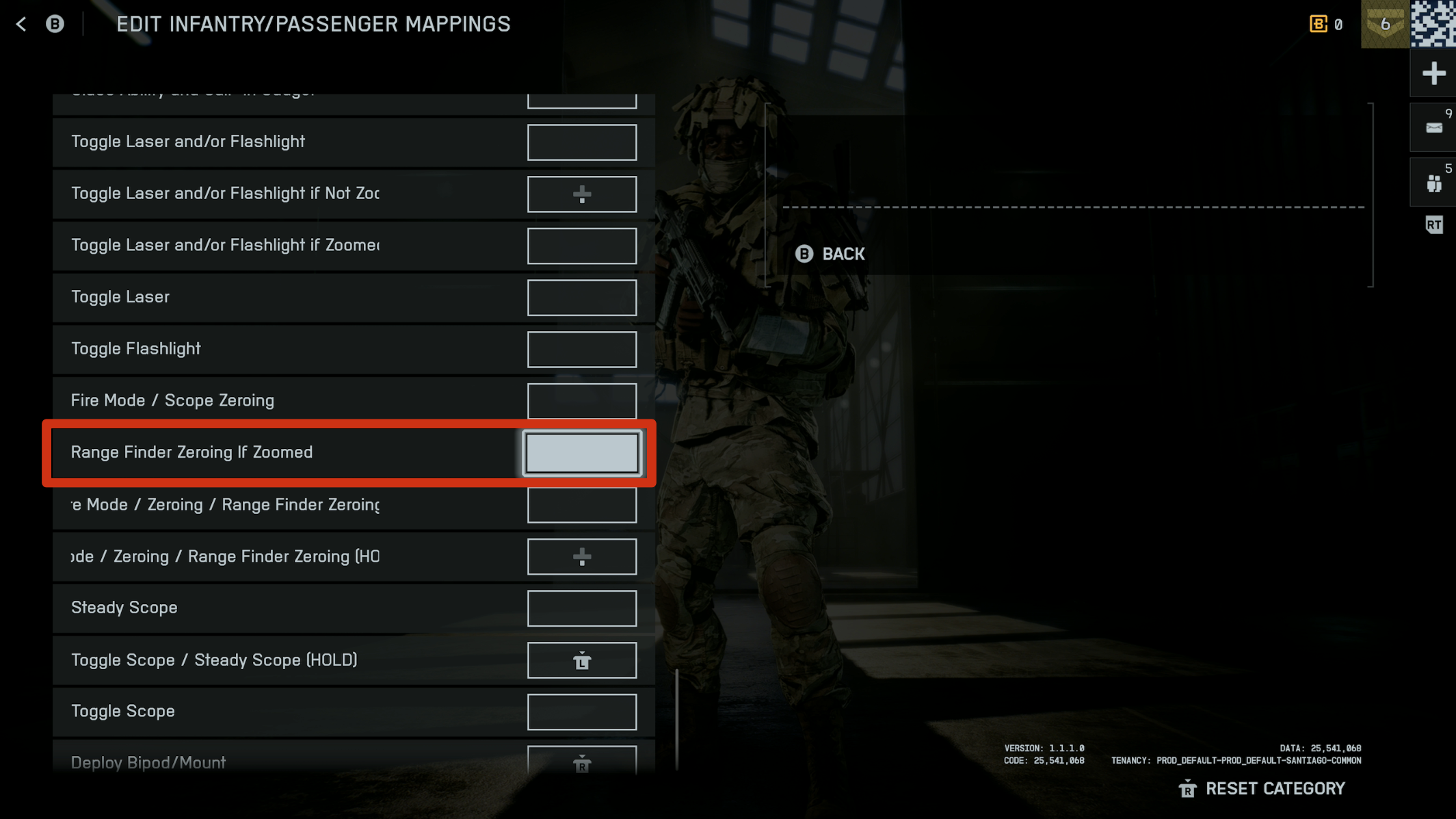Select the B circle icon next to the back arrow
This screenshot has height=819, width=1456.
(x=55, y=23)
